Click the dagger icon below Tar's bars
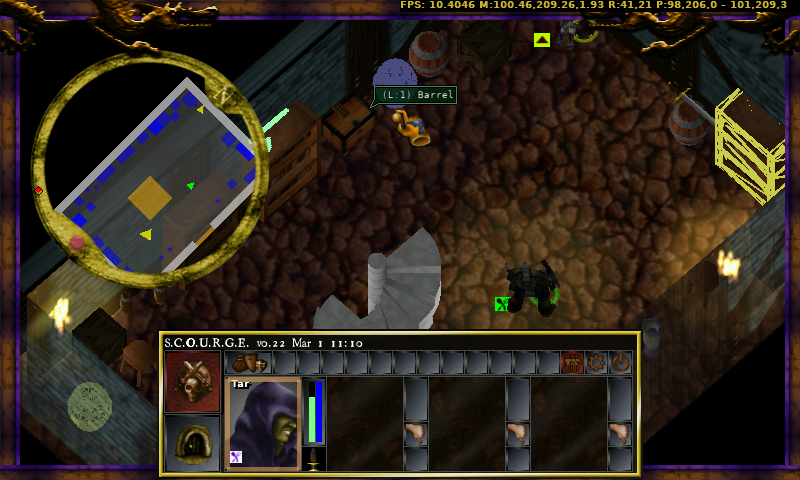 point(314,459)
